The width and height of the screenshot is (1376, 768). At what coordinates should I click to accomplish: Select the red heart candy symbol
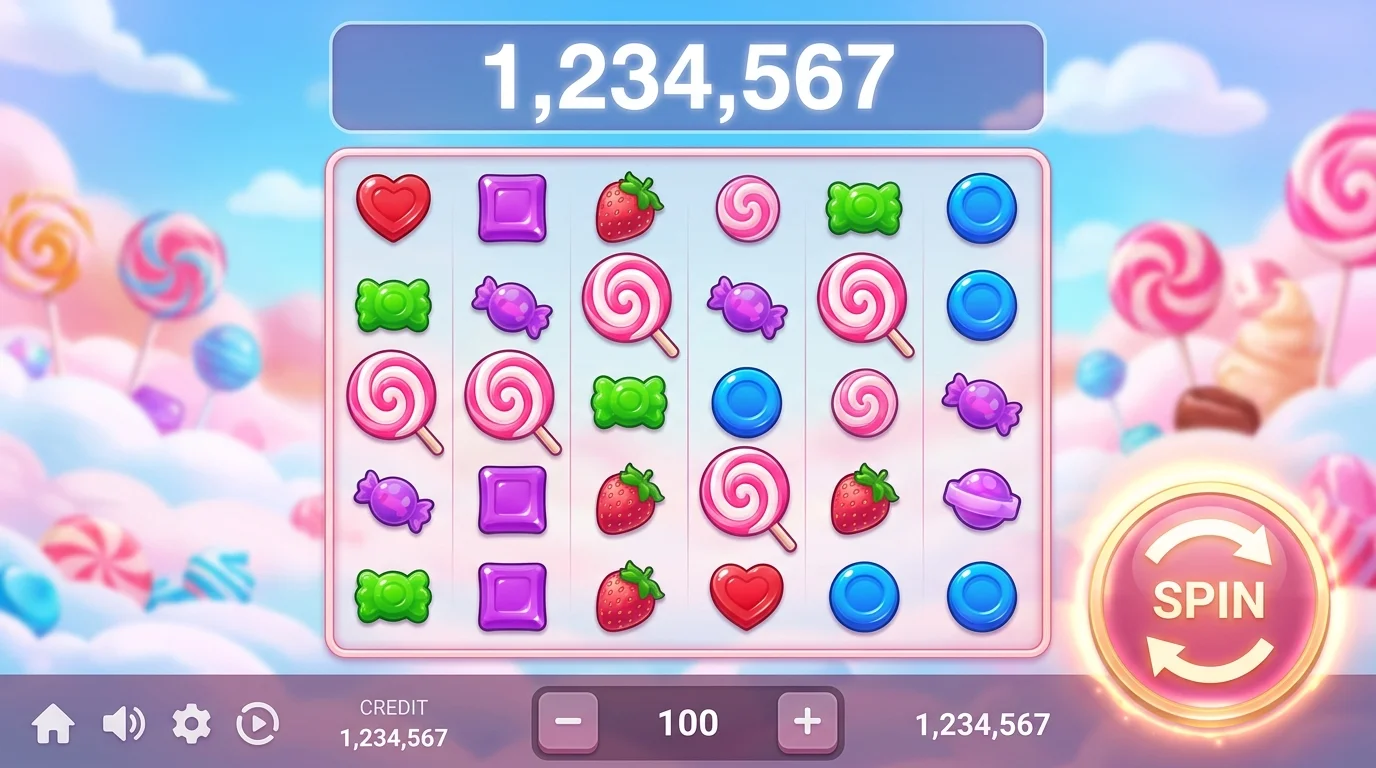tap(396, 207)
